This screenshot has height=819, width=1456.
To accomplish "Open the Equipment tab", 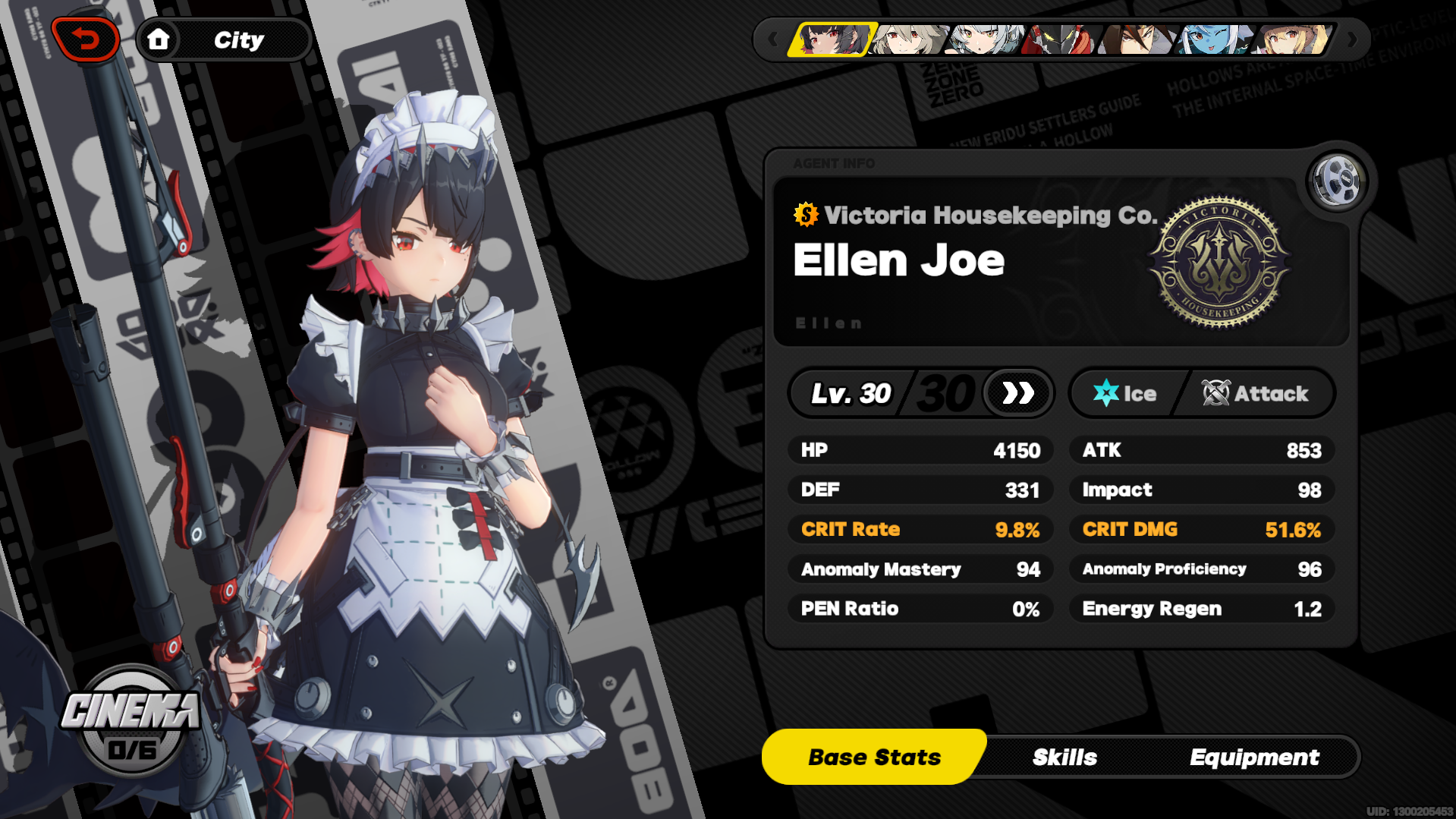I will pyautogui.click(x=1255, y=756).
